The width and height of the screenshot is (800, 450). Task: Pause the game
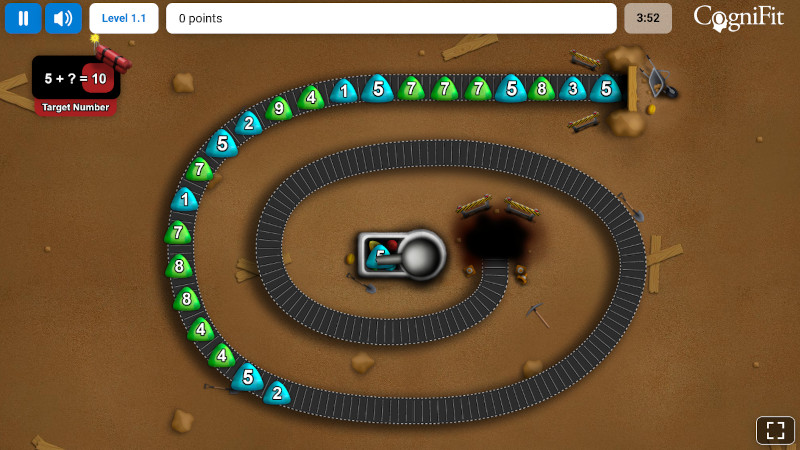[23, 18]
